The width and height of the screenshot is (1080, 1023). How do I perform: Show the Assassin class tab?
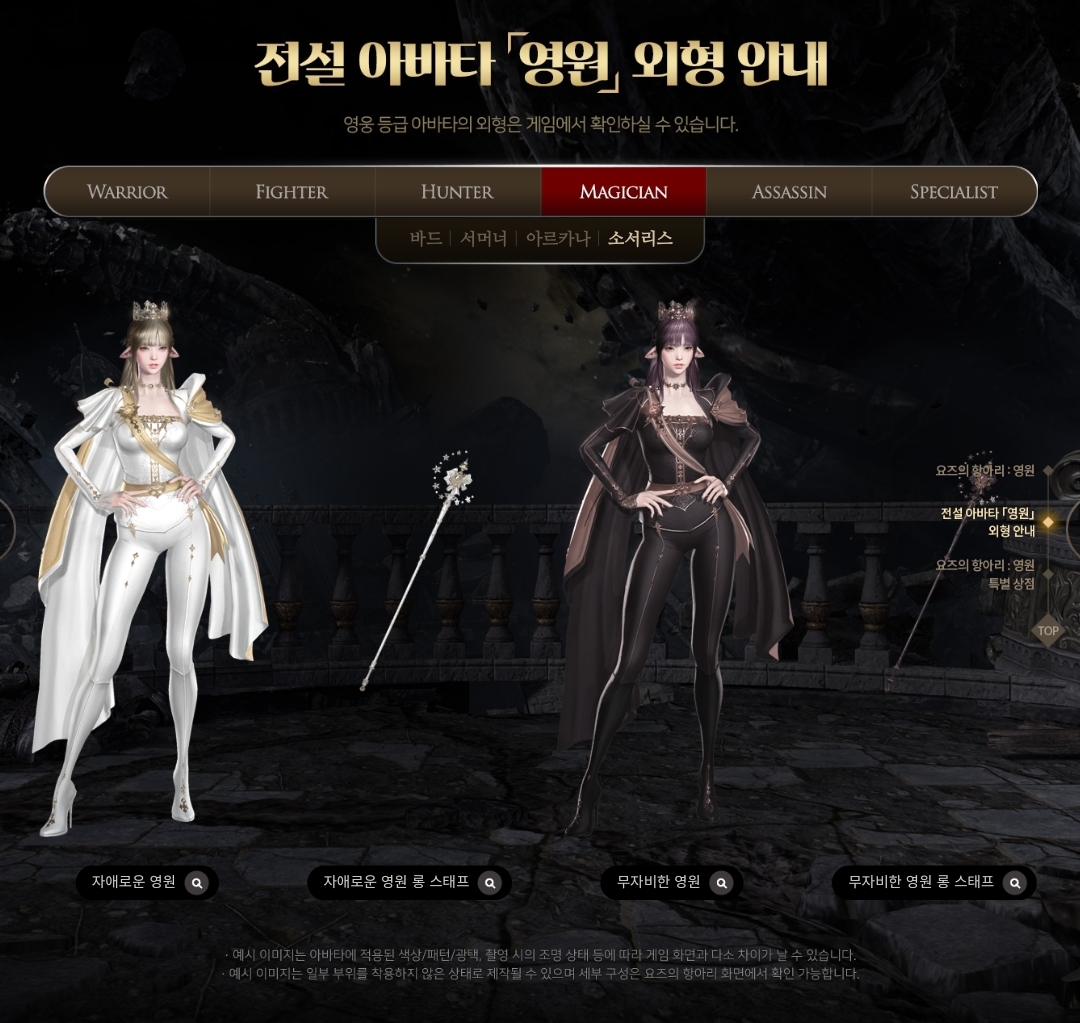(789, 192)
